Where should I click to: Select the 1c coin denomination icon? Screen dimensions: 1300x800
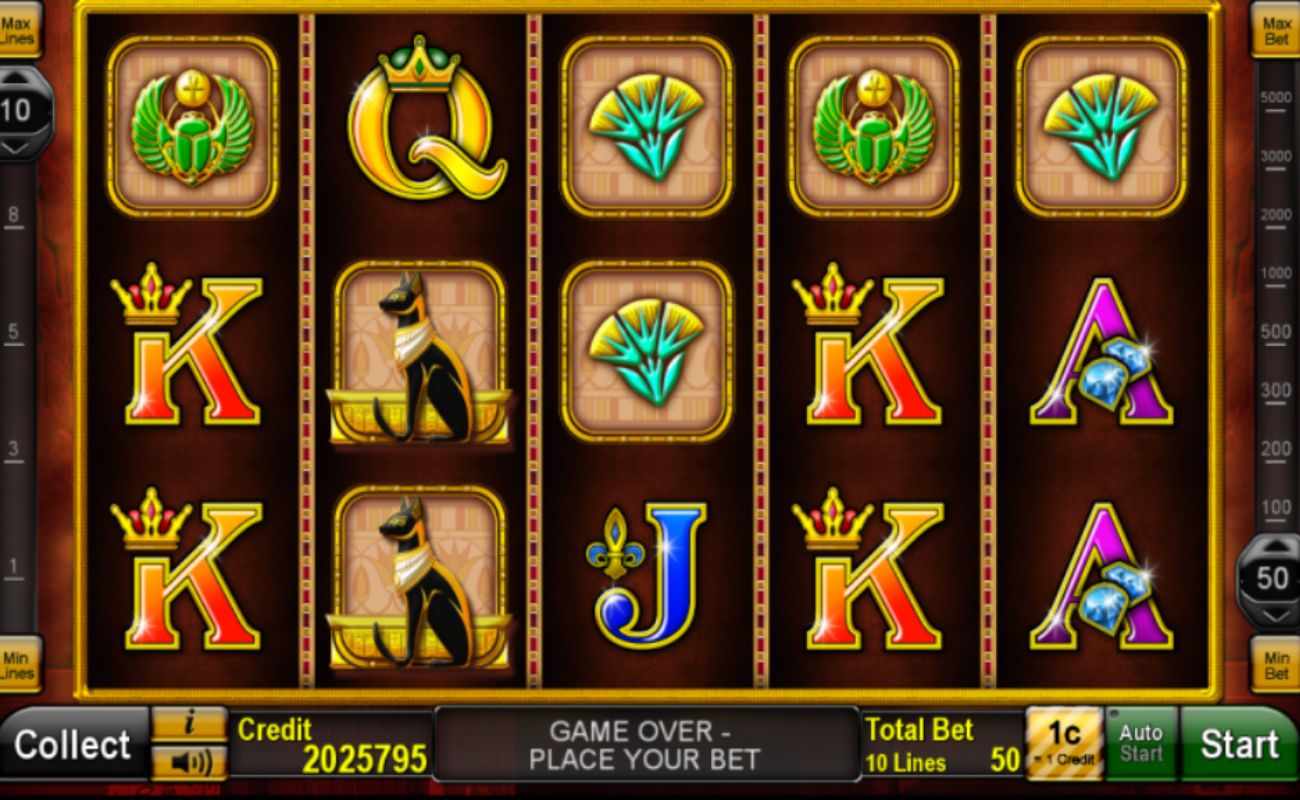tap(1064, 742)
